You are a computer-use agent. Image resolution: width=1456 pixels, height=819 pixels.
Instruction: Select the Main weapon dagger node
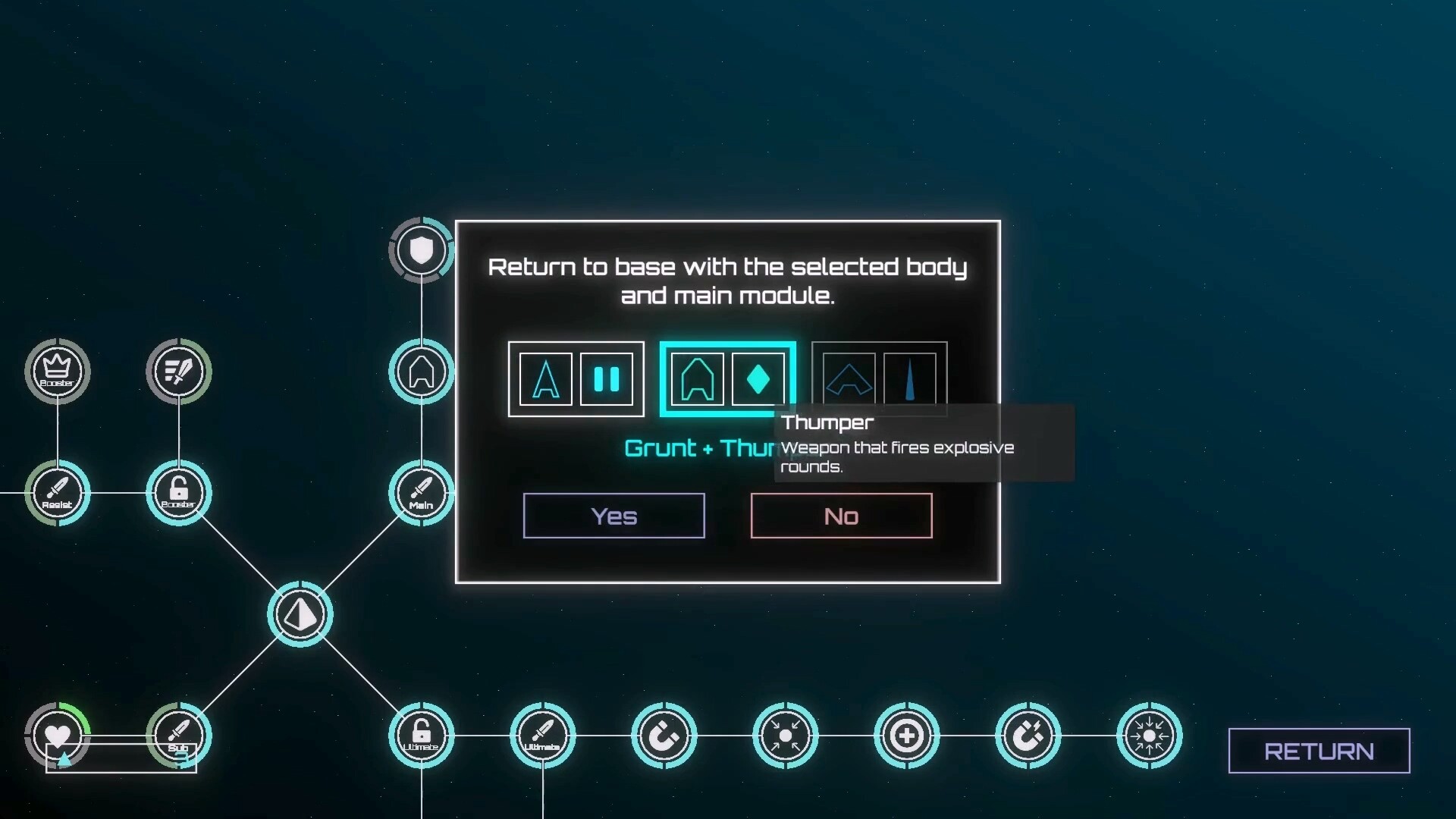point(421,493)
